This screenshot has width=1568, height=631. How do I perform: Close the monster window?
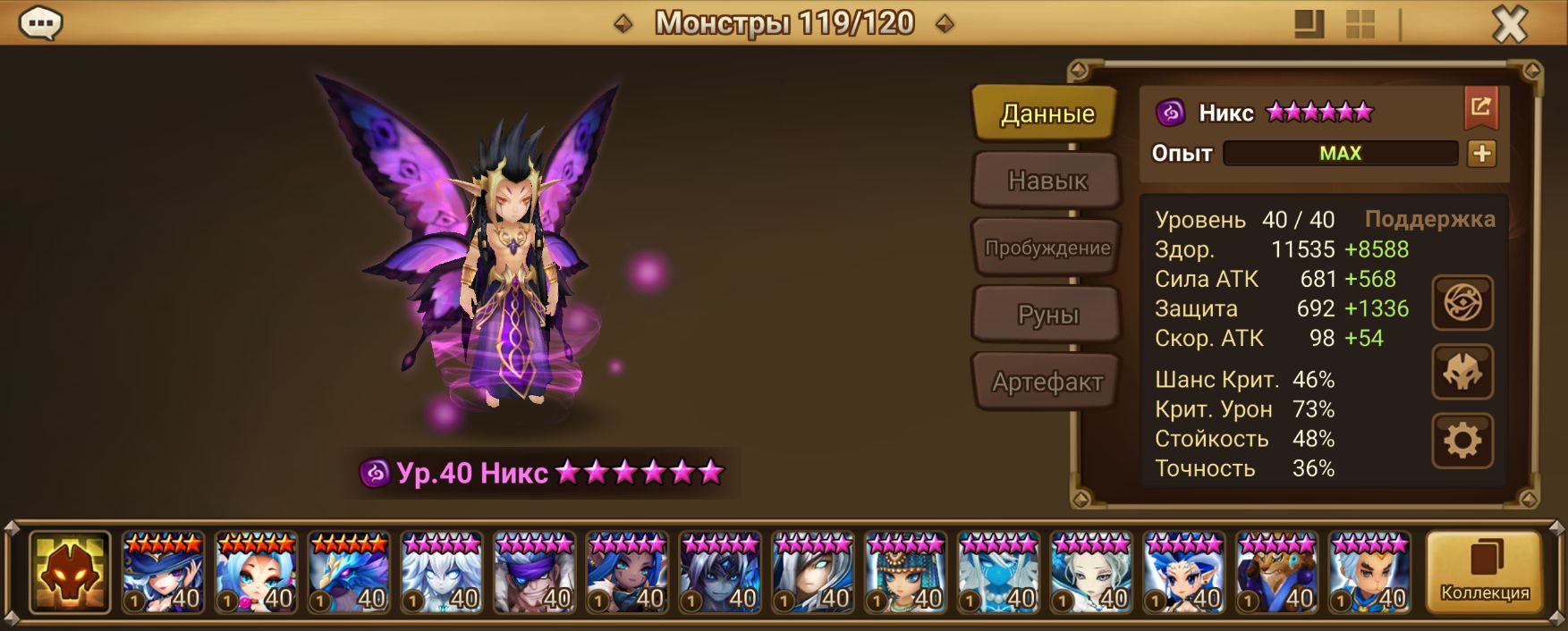tap(1510, 24)
